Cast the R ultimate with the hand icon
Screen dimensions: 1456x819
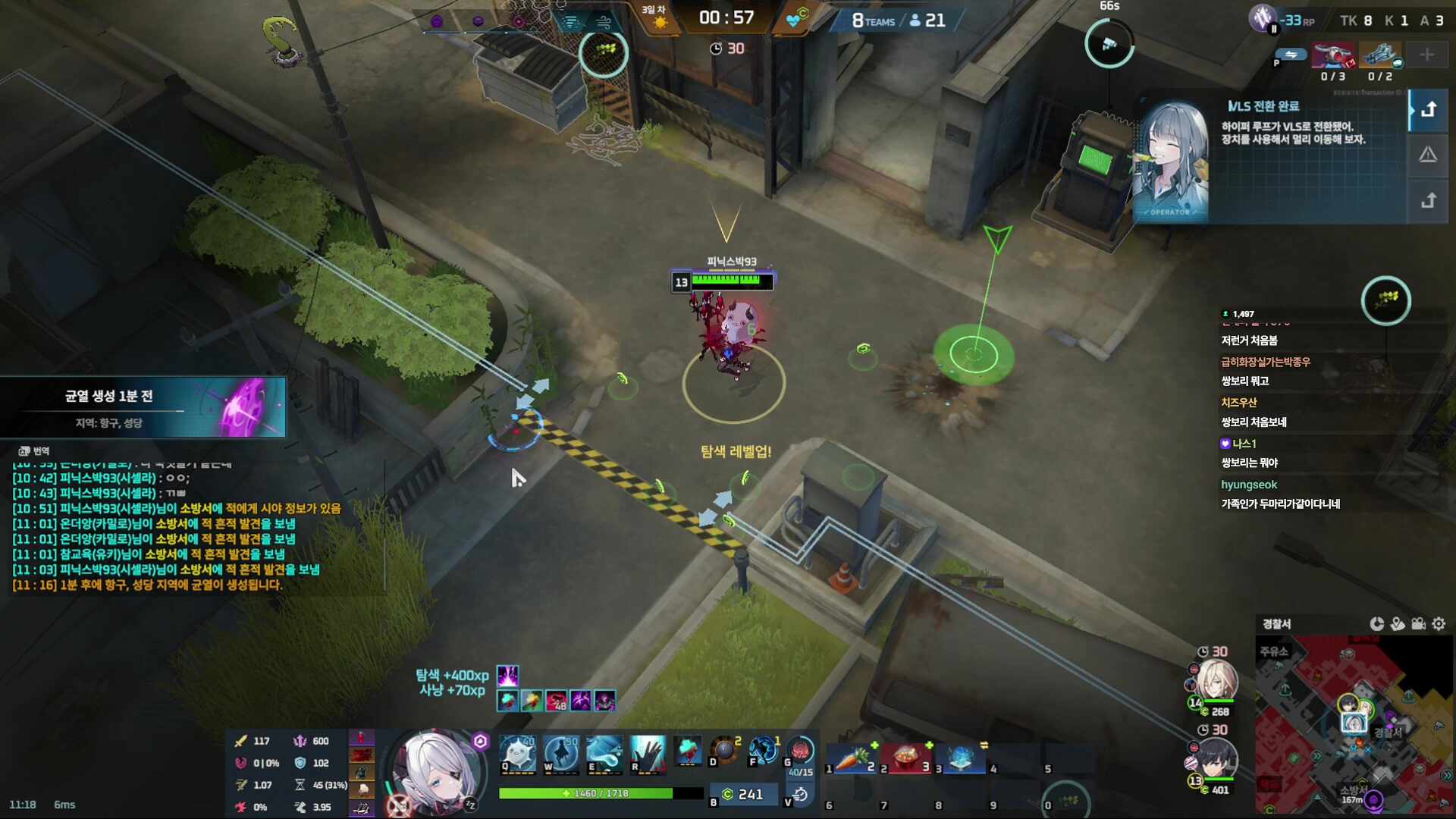[x=648, y=754]
